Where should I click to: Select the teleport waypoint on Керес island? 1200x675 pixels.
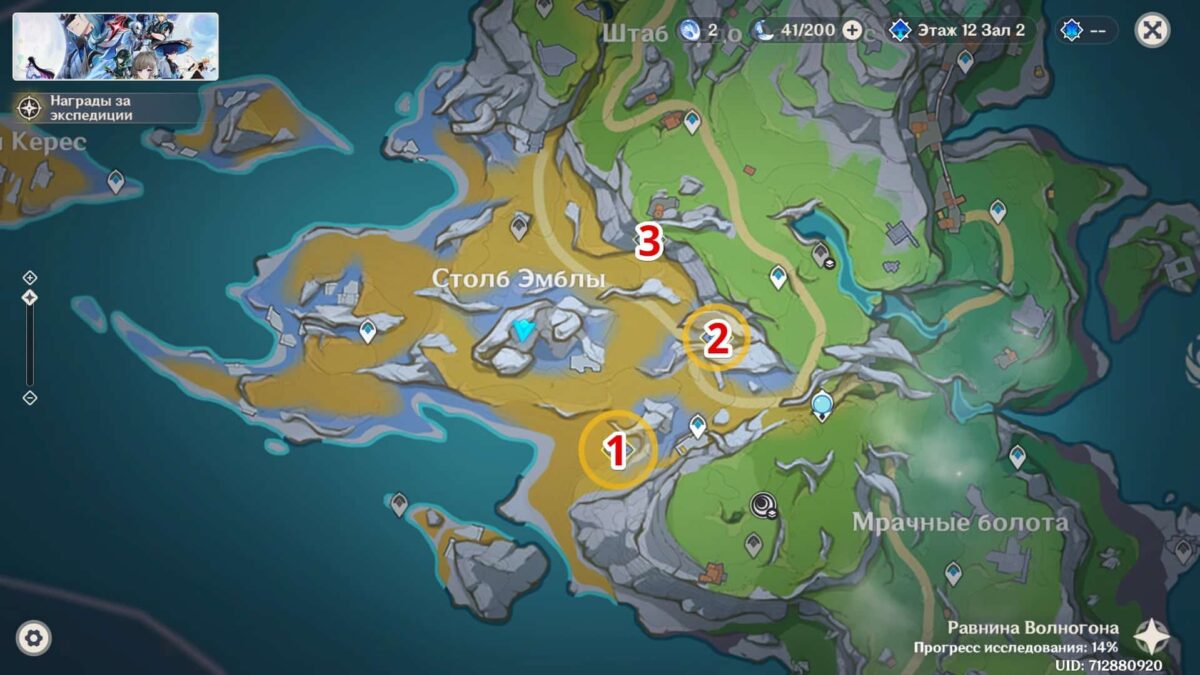[116, 181]
